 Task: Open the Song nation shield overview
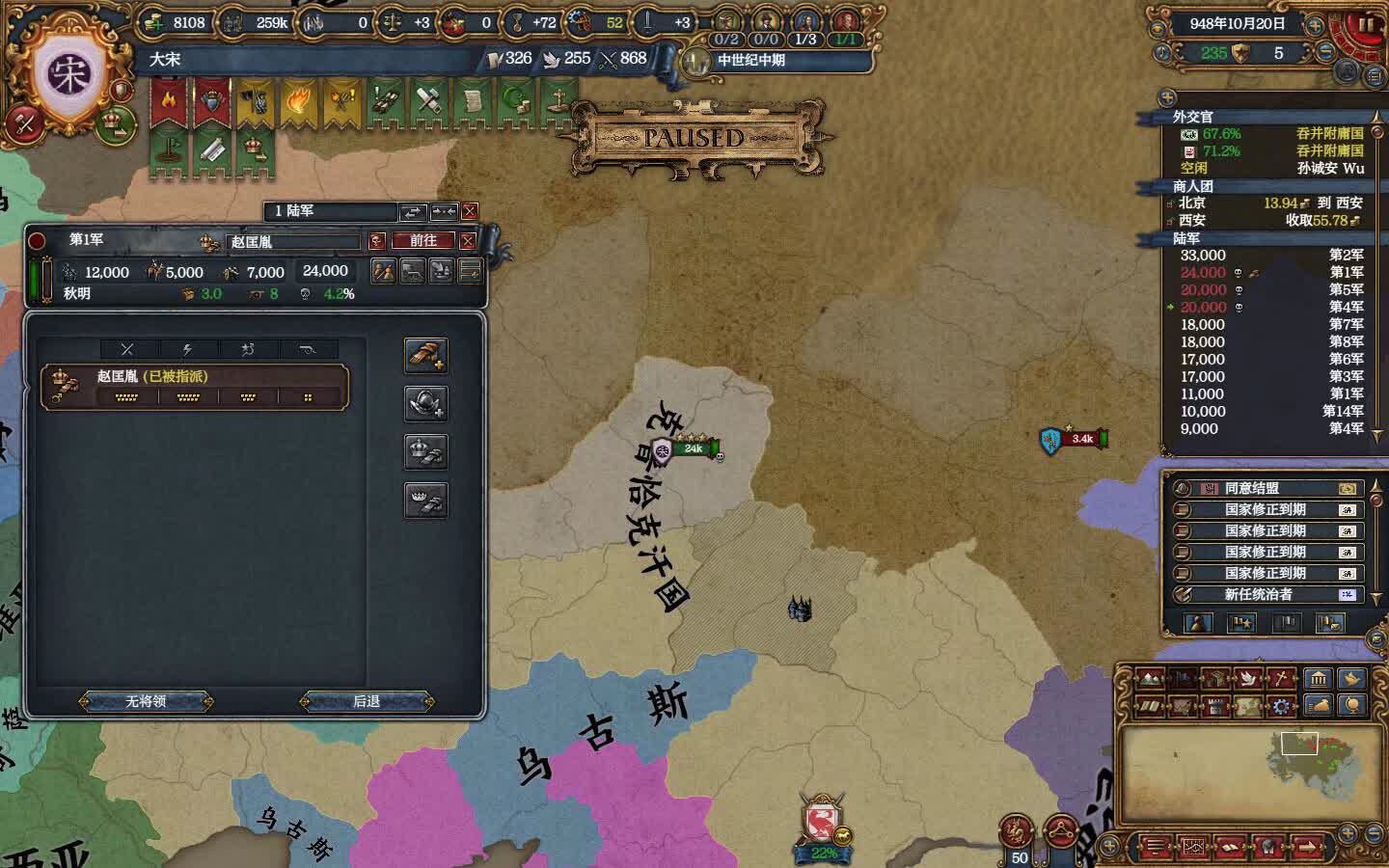pyautogui.click(x=69, y=76)
